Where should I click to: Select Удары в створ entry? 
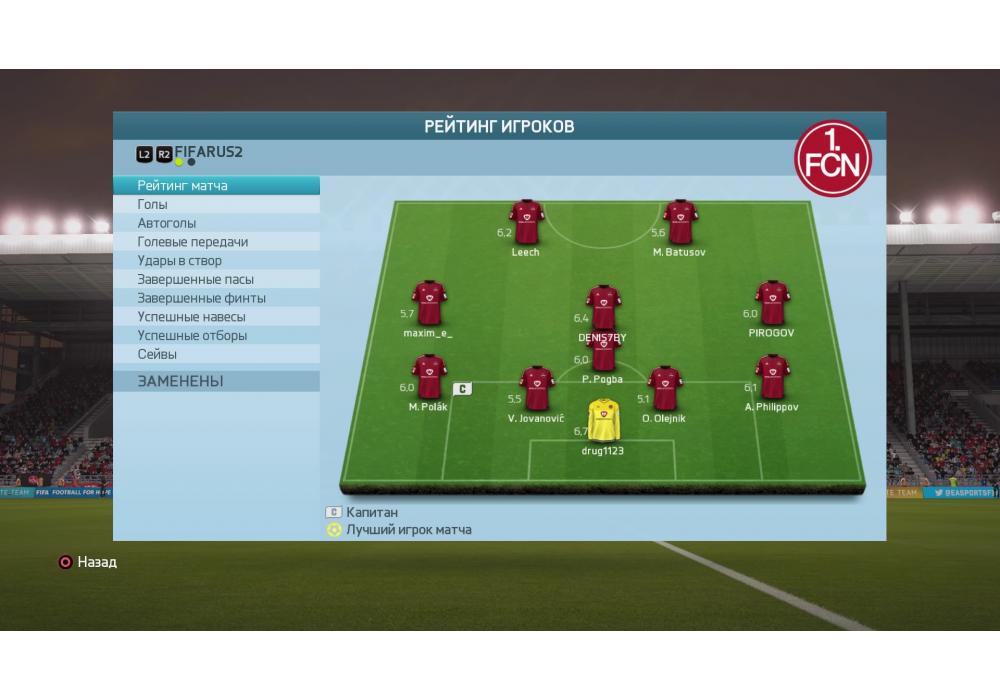pyautogui.click(x=216, y=261)
